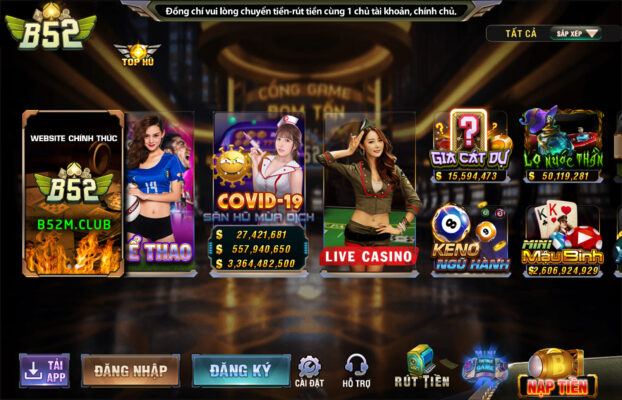Download the app via Tải App

44,369
